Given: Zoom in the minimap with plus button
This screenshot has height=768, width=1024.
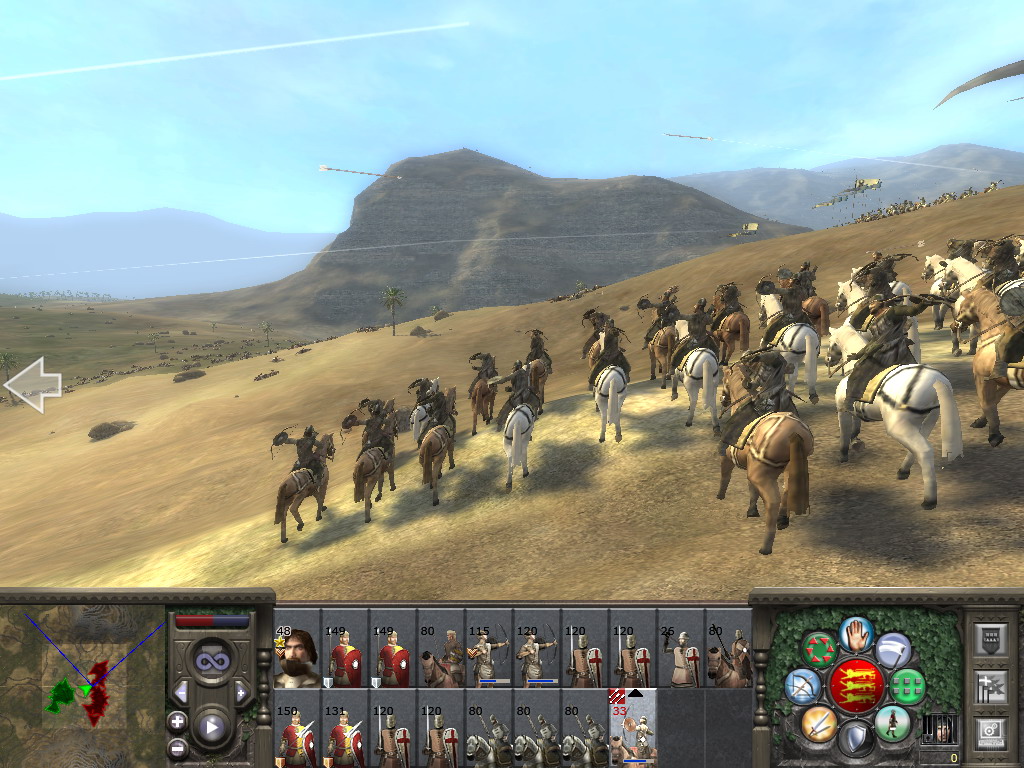Looking at the screenshot, I should 178,721.
